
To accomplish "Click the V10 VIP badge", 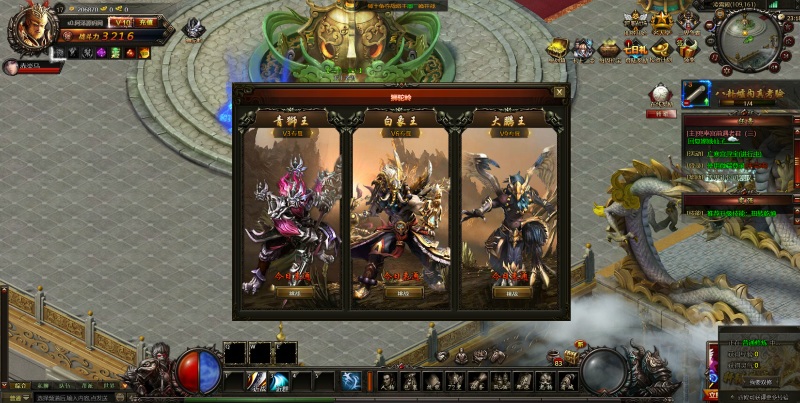I will pyautogui.click(x=121, y=20).
